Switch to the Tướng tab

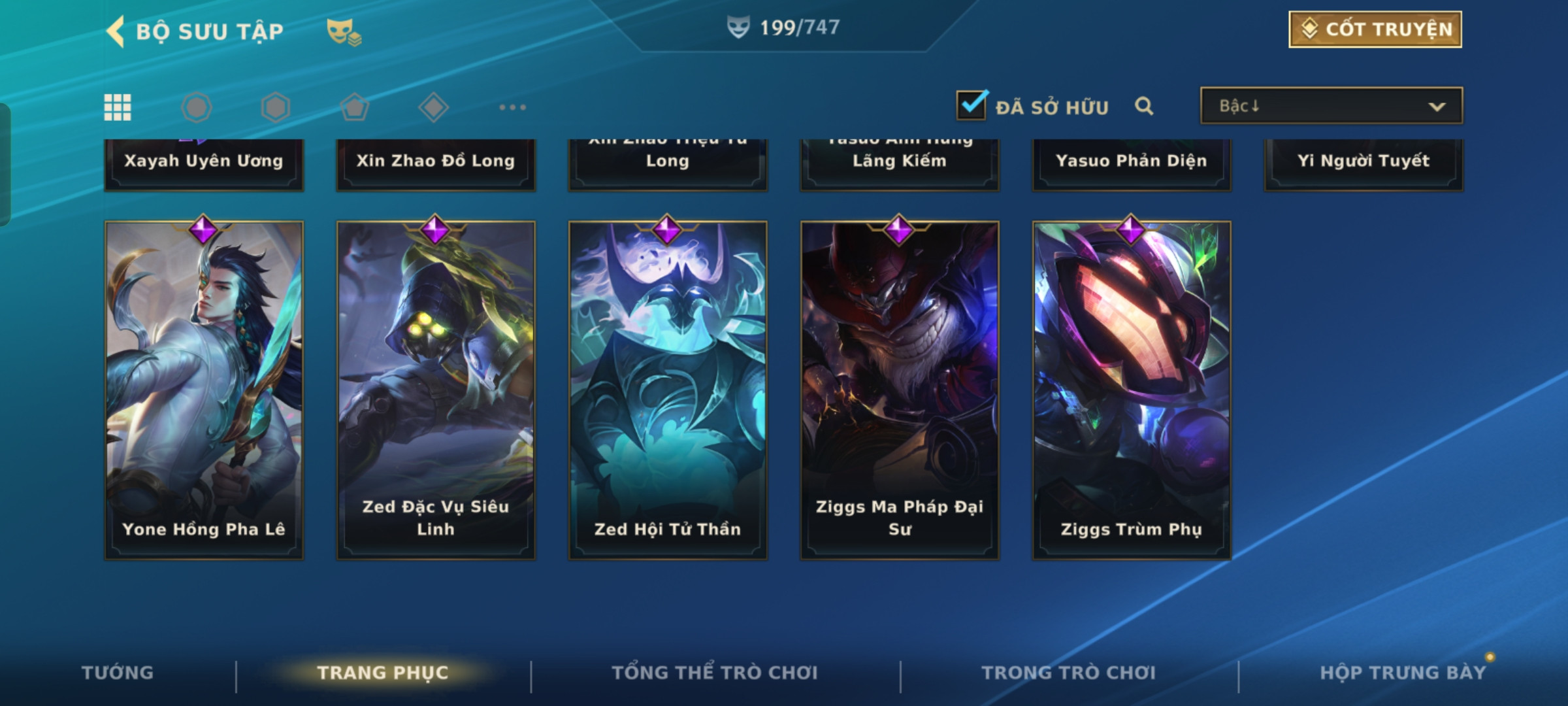pos(118,673)
